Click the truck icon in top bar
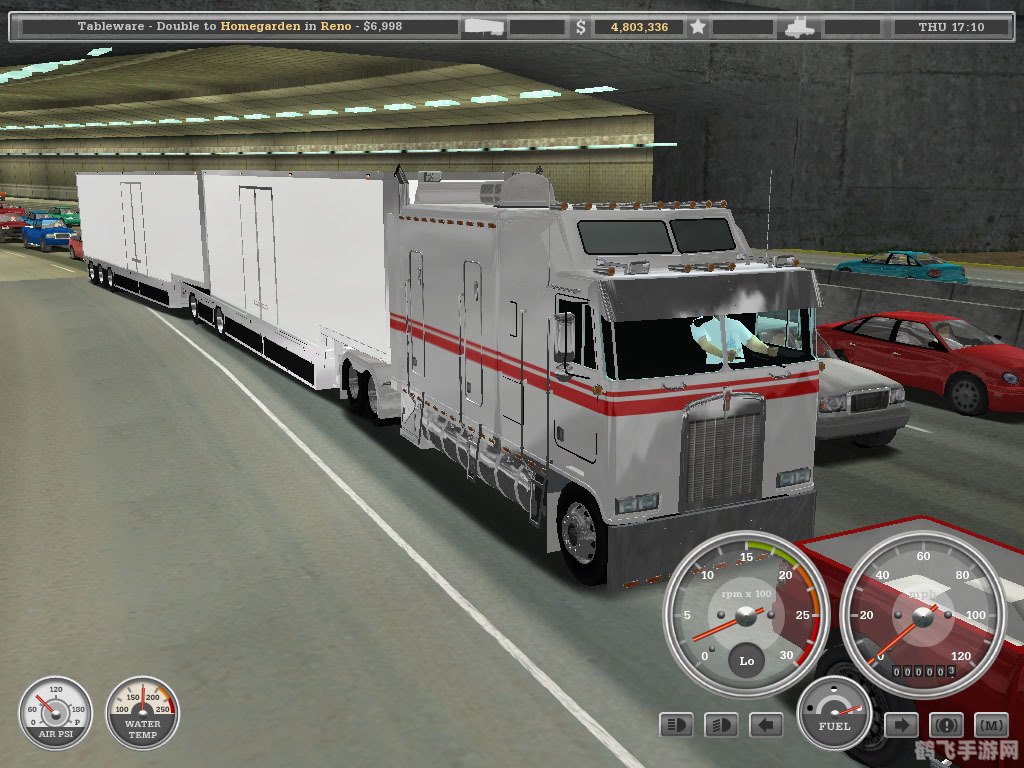Image resolution: width=1024 pixels, height=768 pixels. click(x=801, y=27)
